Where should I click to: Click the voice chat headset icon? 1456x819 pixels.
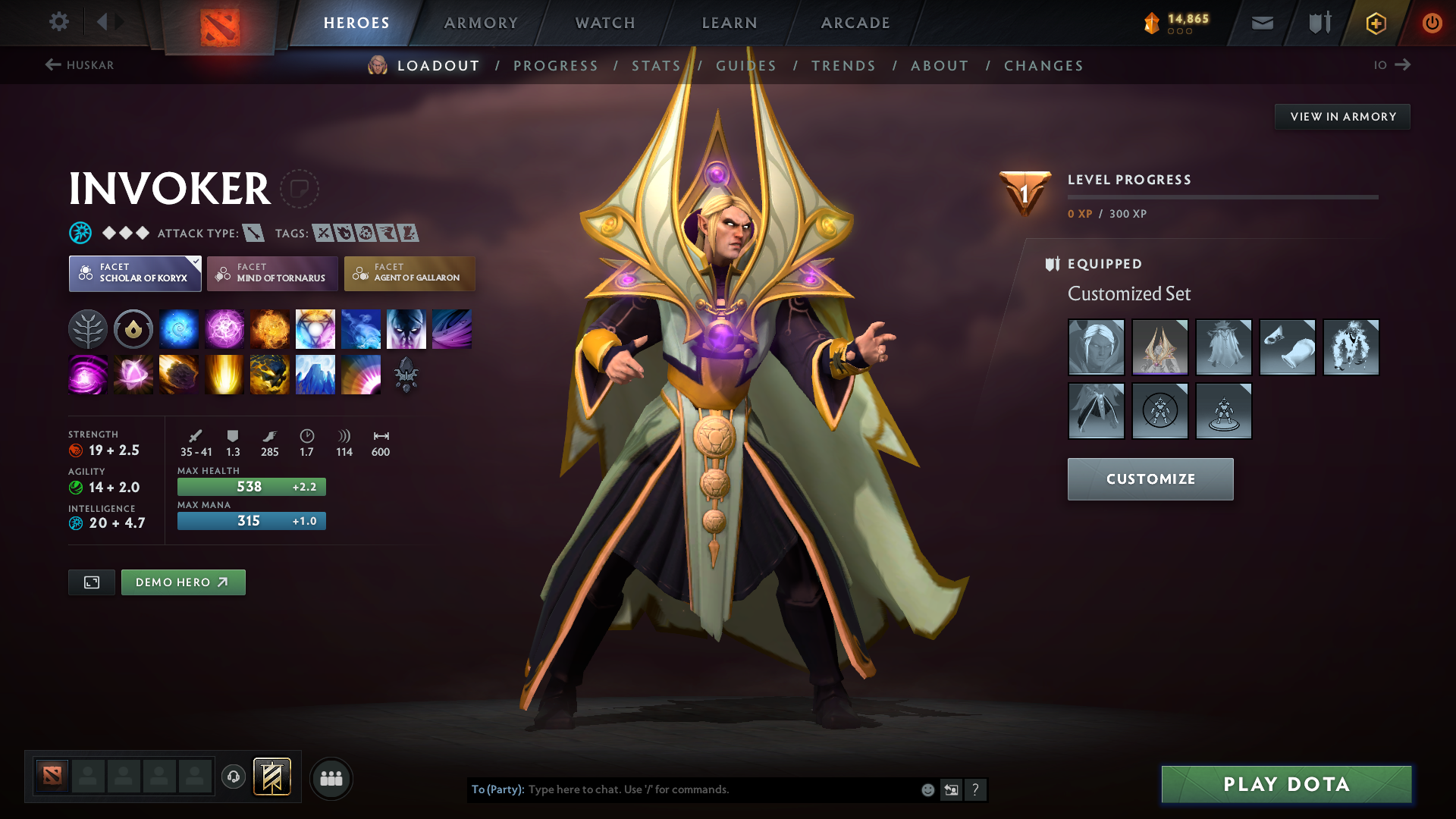click(234, 777)
